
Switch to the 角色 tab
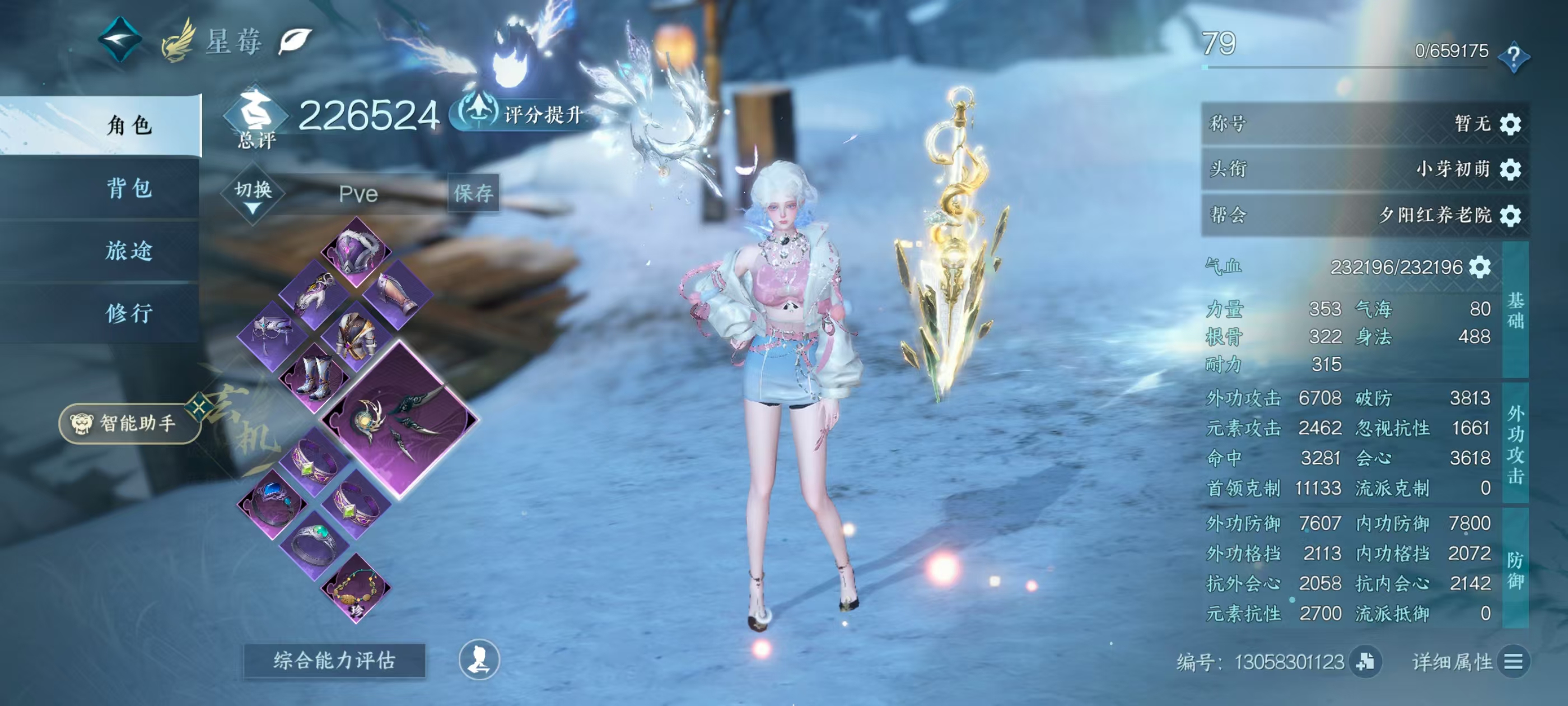pyautogui.click(x=128, y=126)
